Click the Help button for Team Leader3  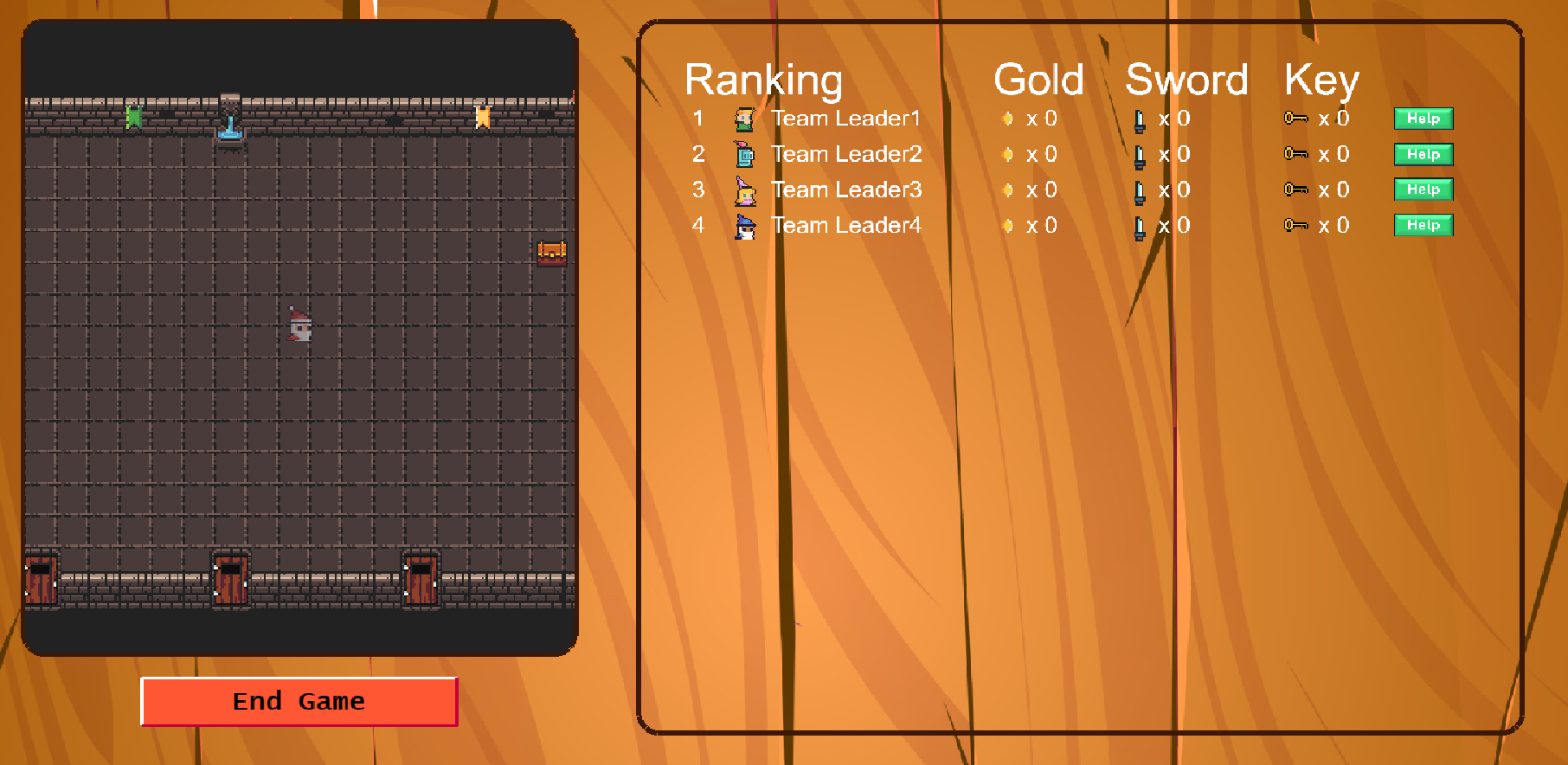point(1422,190)
